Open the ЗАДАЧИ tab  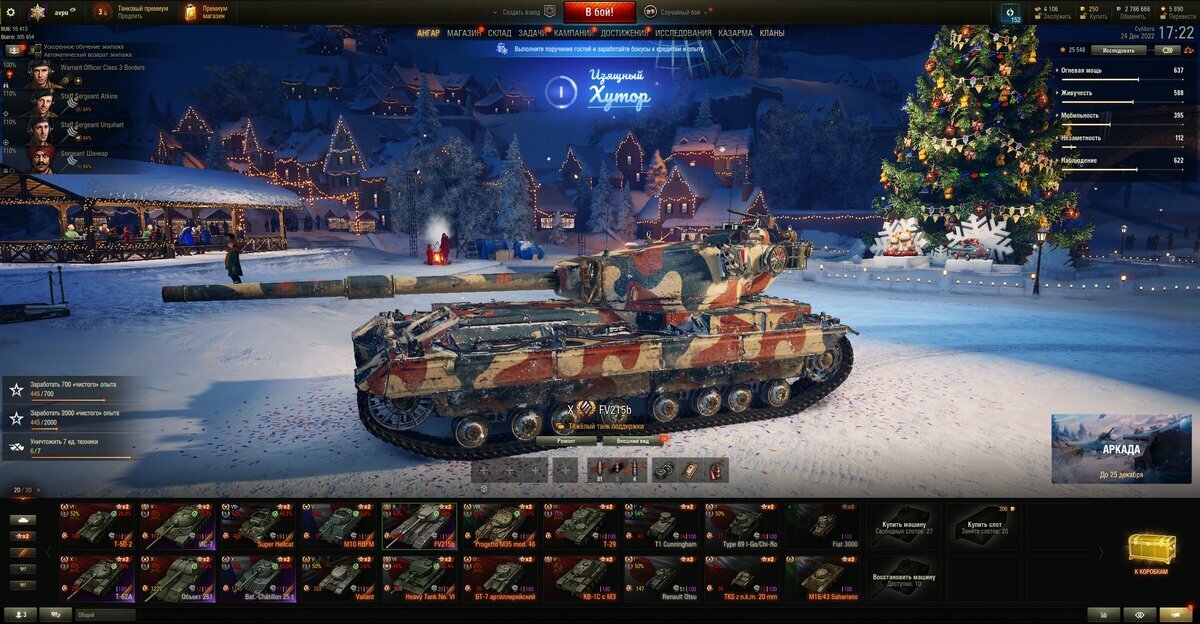532,33
